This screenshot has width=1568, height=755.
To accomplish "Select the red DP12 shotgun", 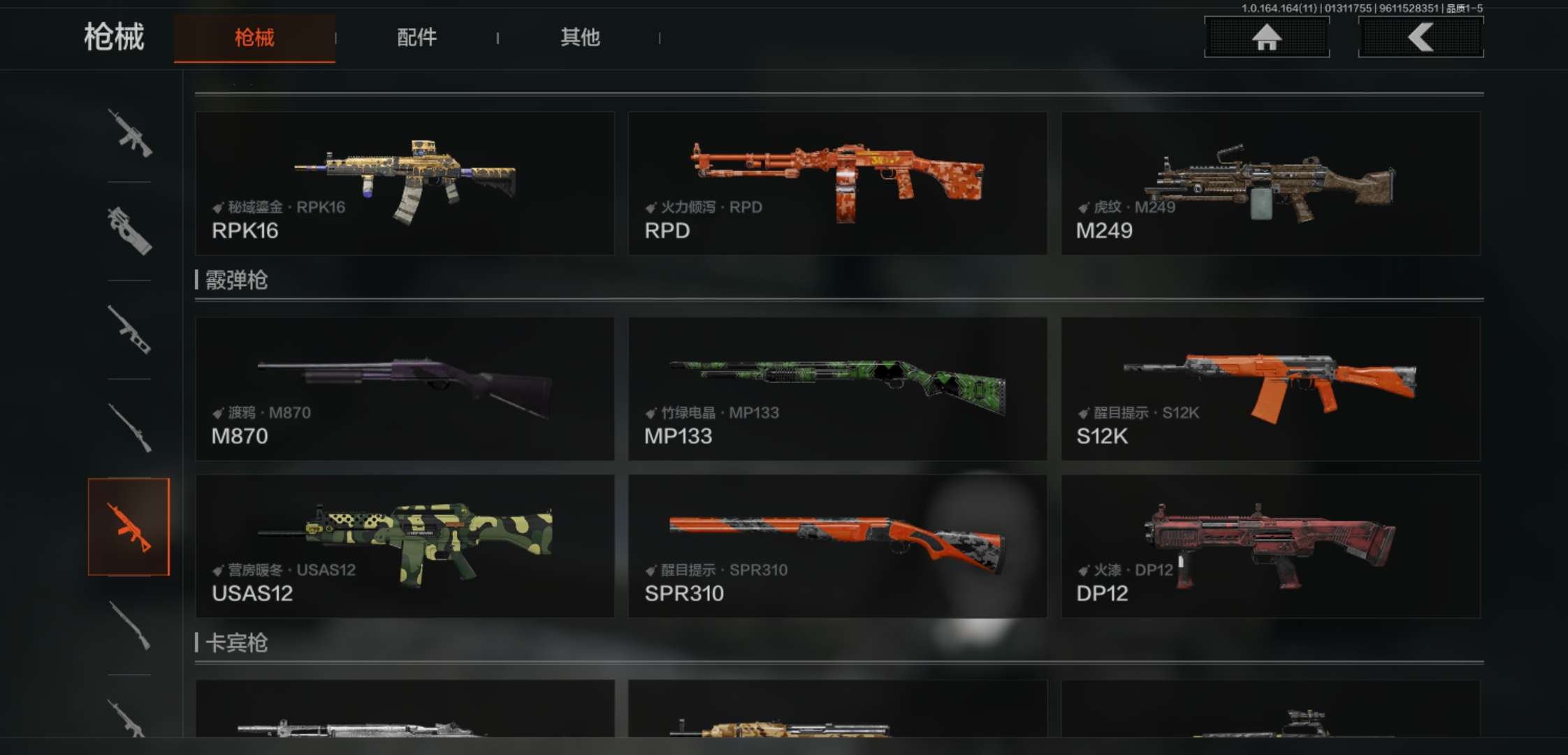I will pos(1270,546).
